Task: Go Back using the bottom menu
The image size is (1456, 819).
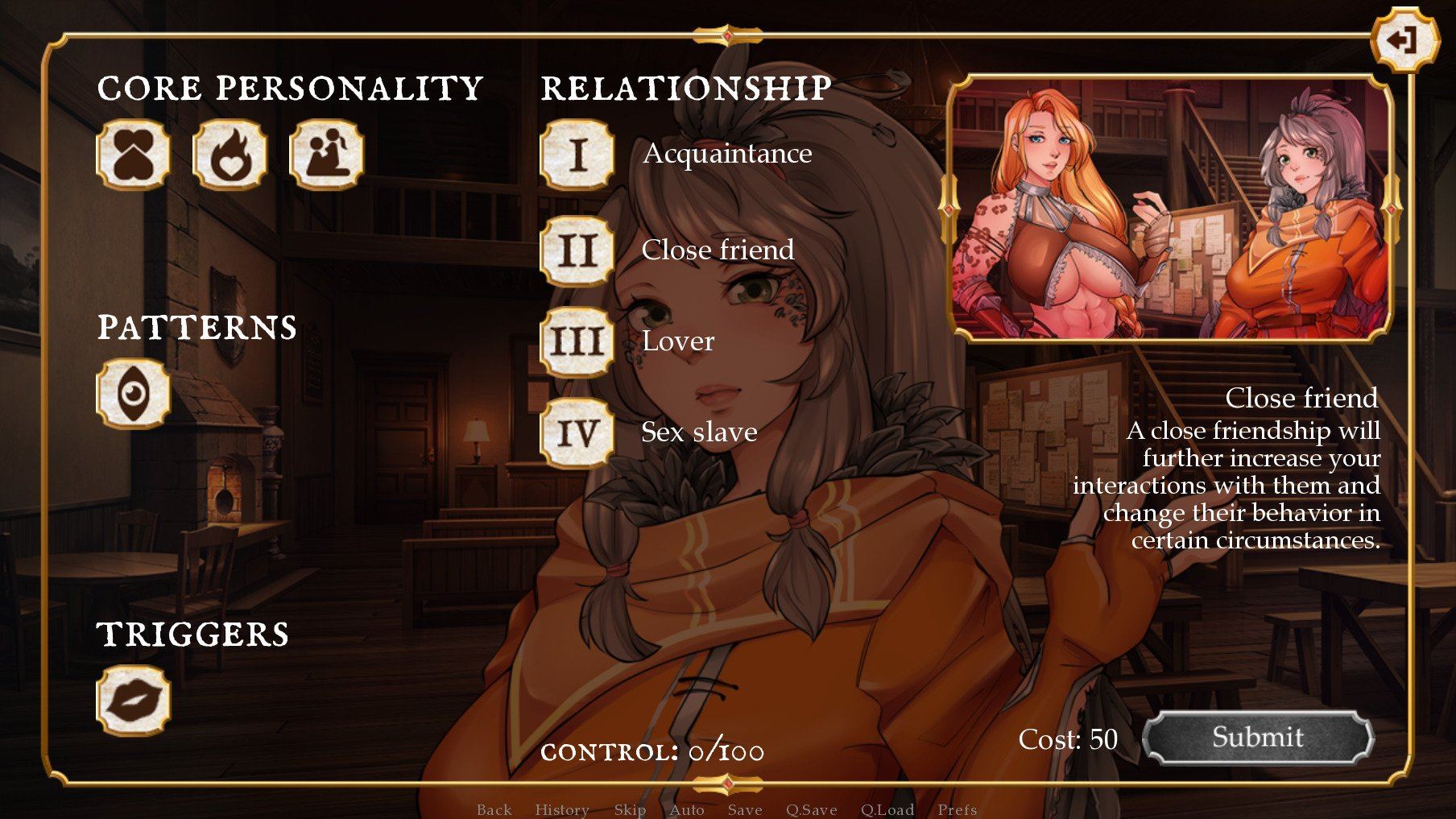Action: pyautogui.click(x=494, y=809)
